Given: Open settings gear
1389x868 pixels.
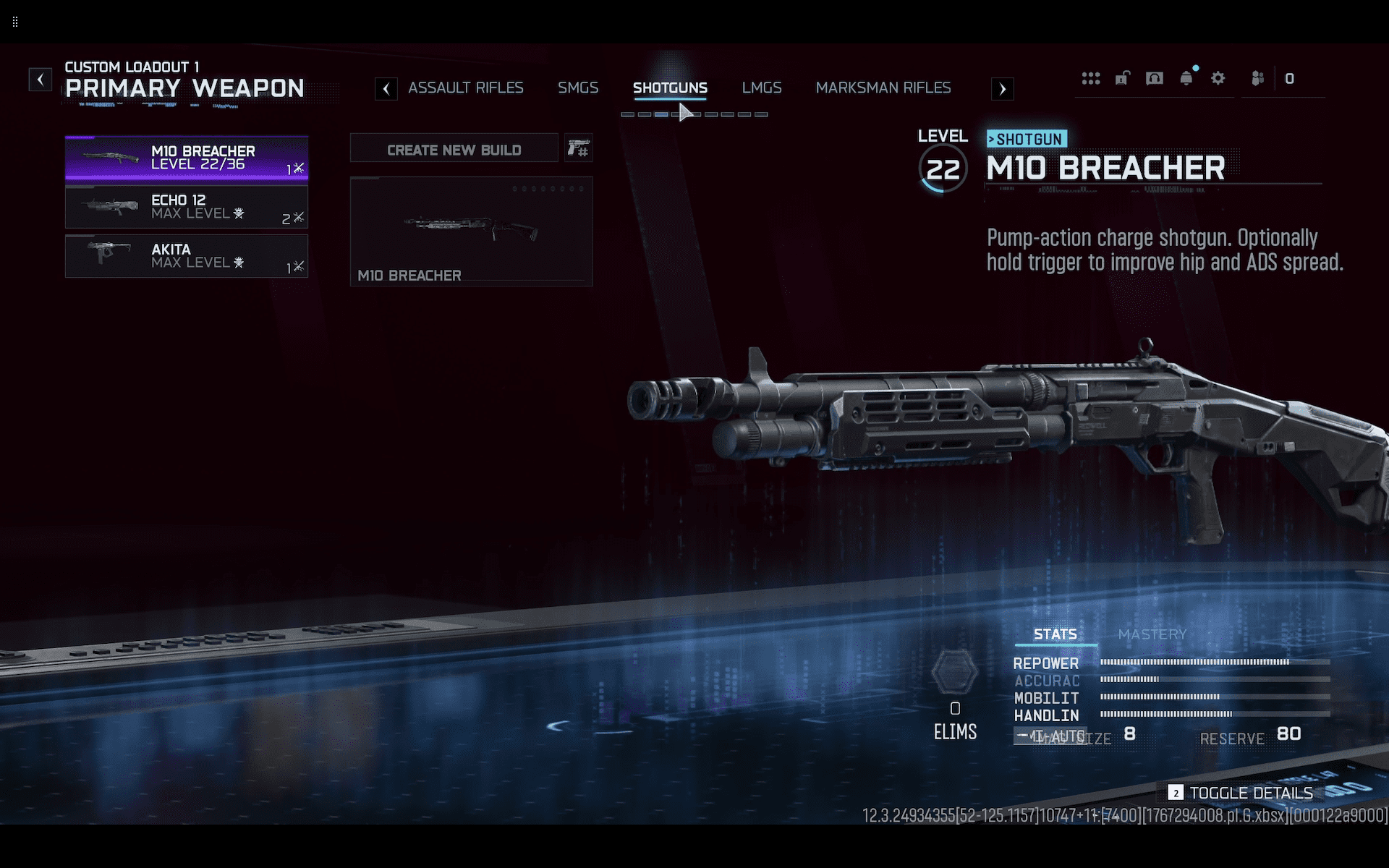Looking at the screenshot, I should [1218, 78].
